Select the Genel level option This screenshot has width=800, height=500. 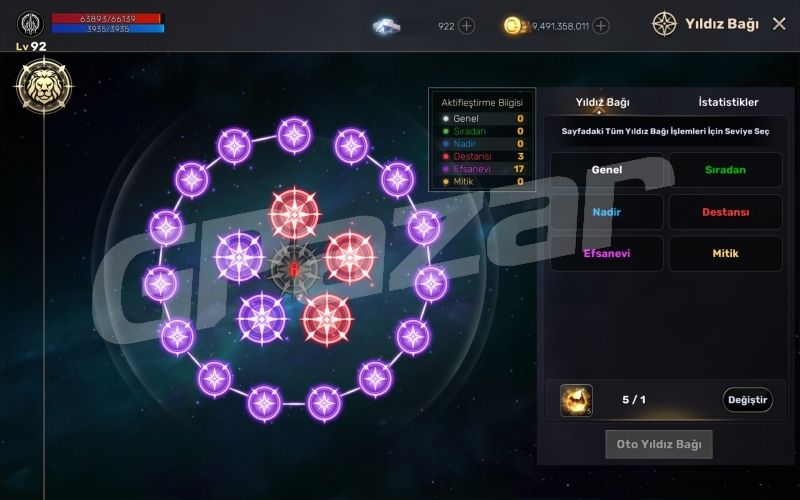coord(607,170)
